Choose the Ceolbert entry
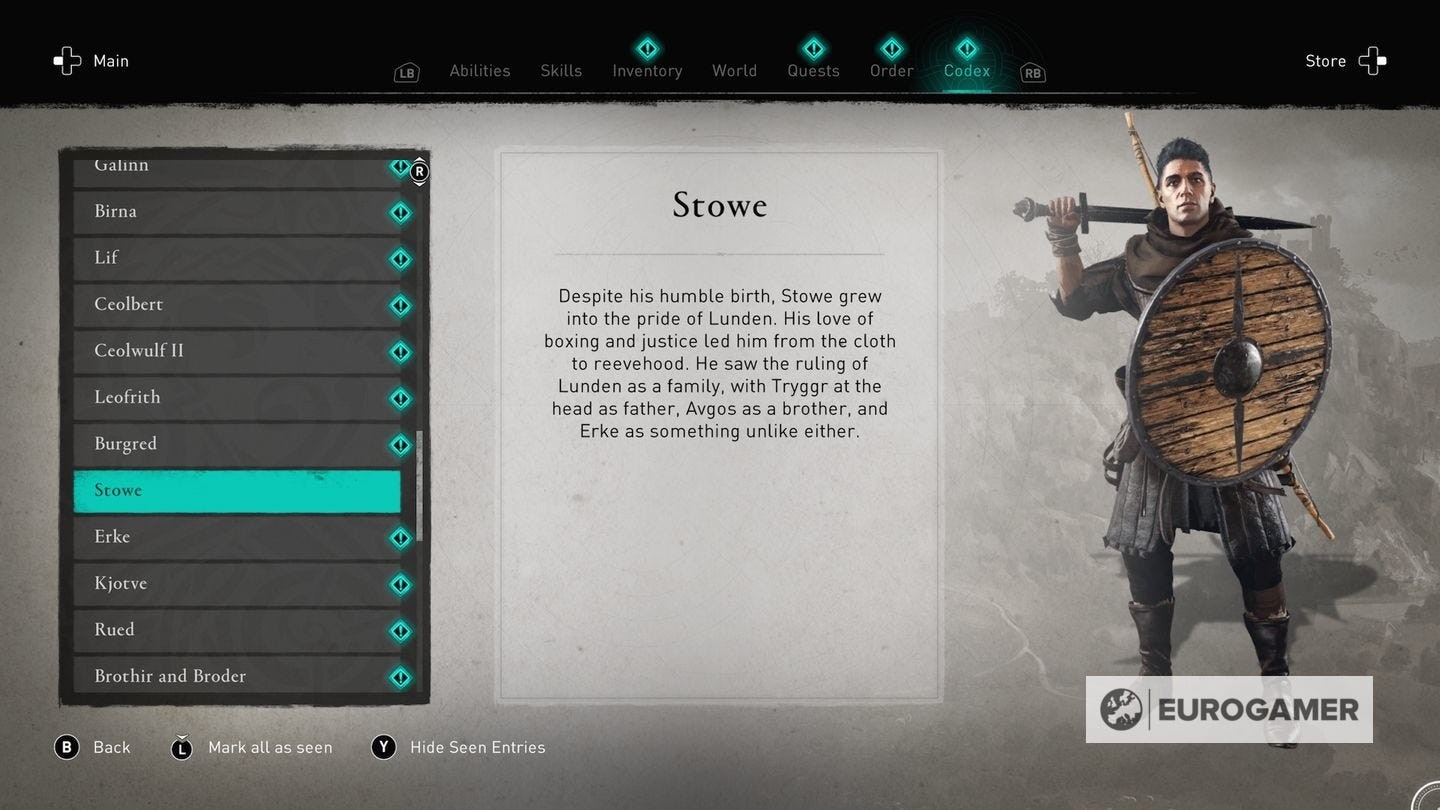The image size is (1440, 810). click(x=237, y=305)
